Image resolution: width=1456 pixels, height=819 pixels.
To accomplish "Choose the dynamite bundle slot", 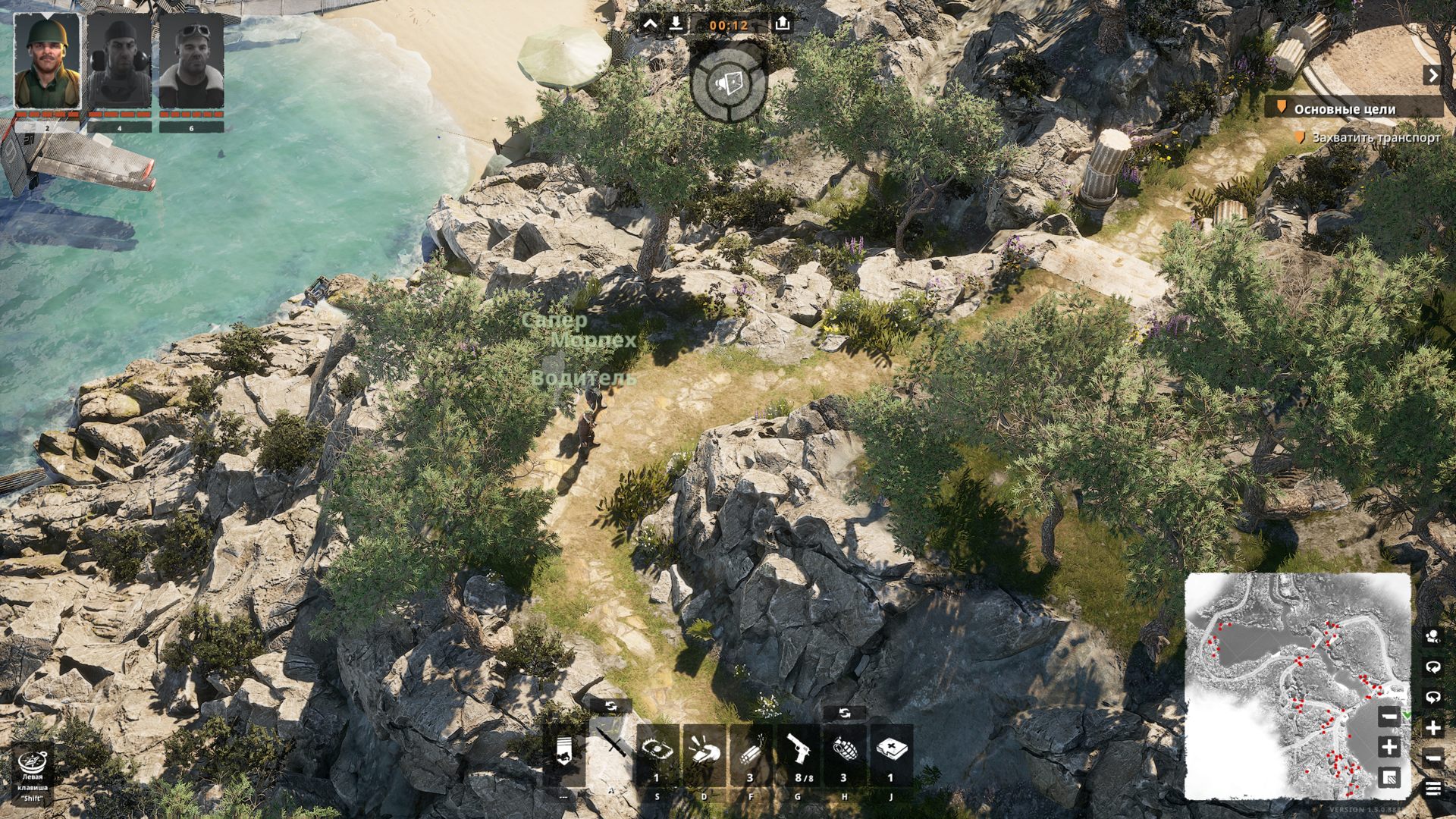I will point(751,753).
